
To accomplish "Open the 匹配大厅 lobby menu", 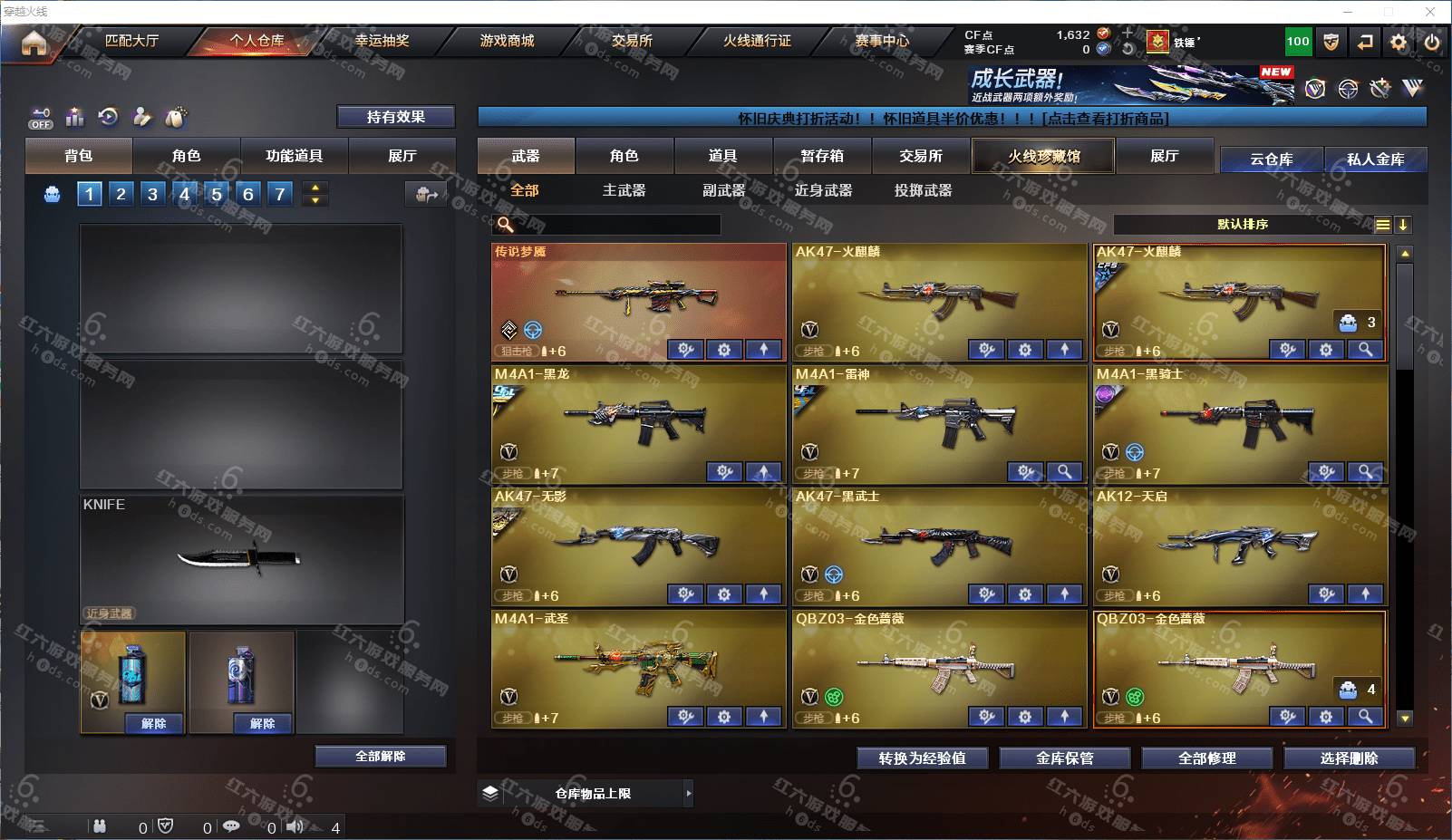I will (x=131, y=41).
